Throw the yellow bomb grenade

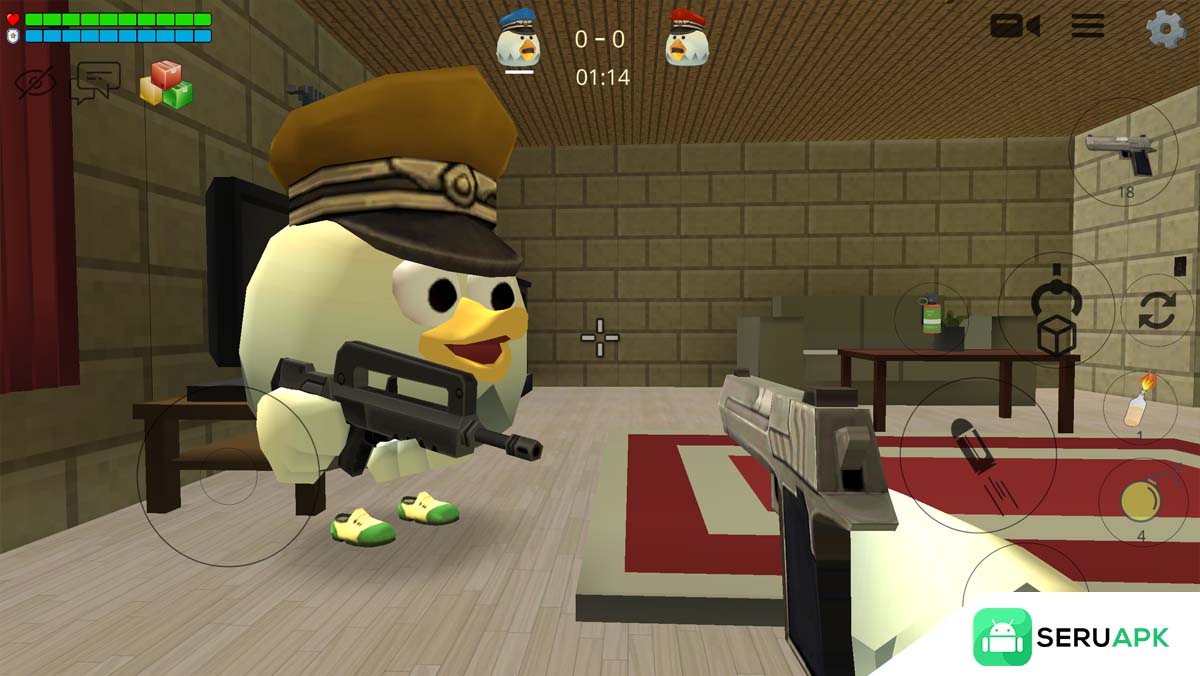pyautogui.click(x=1141, y=498)
